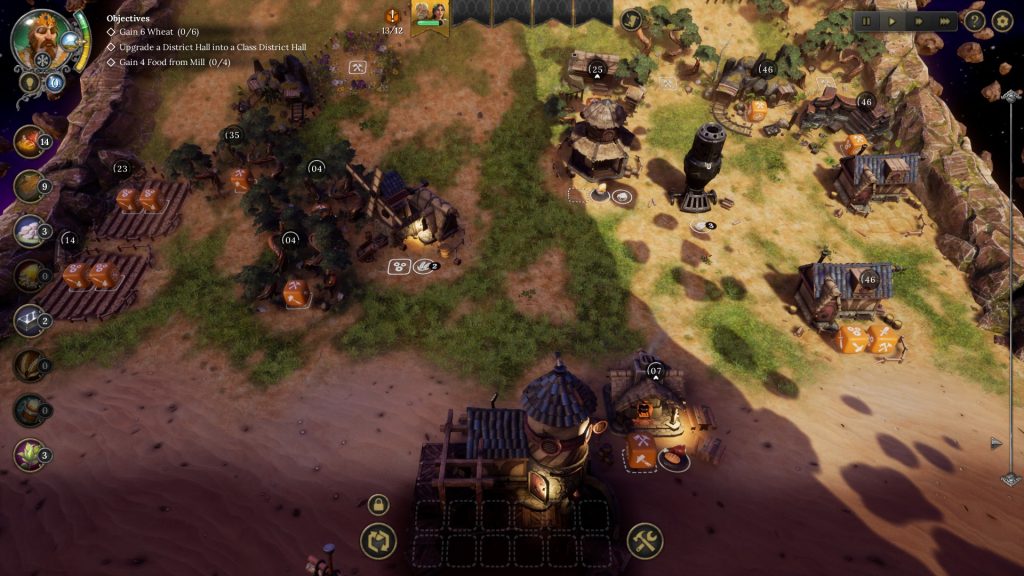
Task: Pause the game speed
Action: pos(867,20)
